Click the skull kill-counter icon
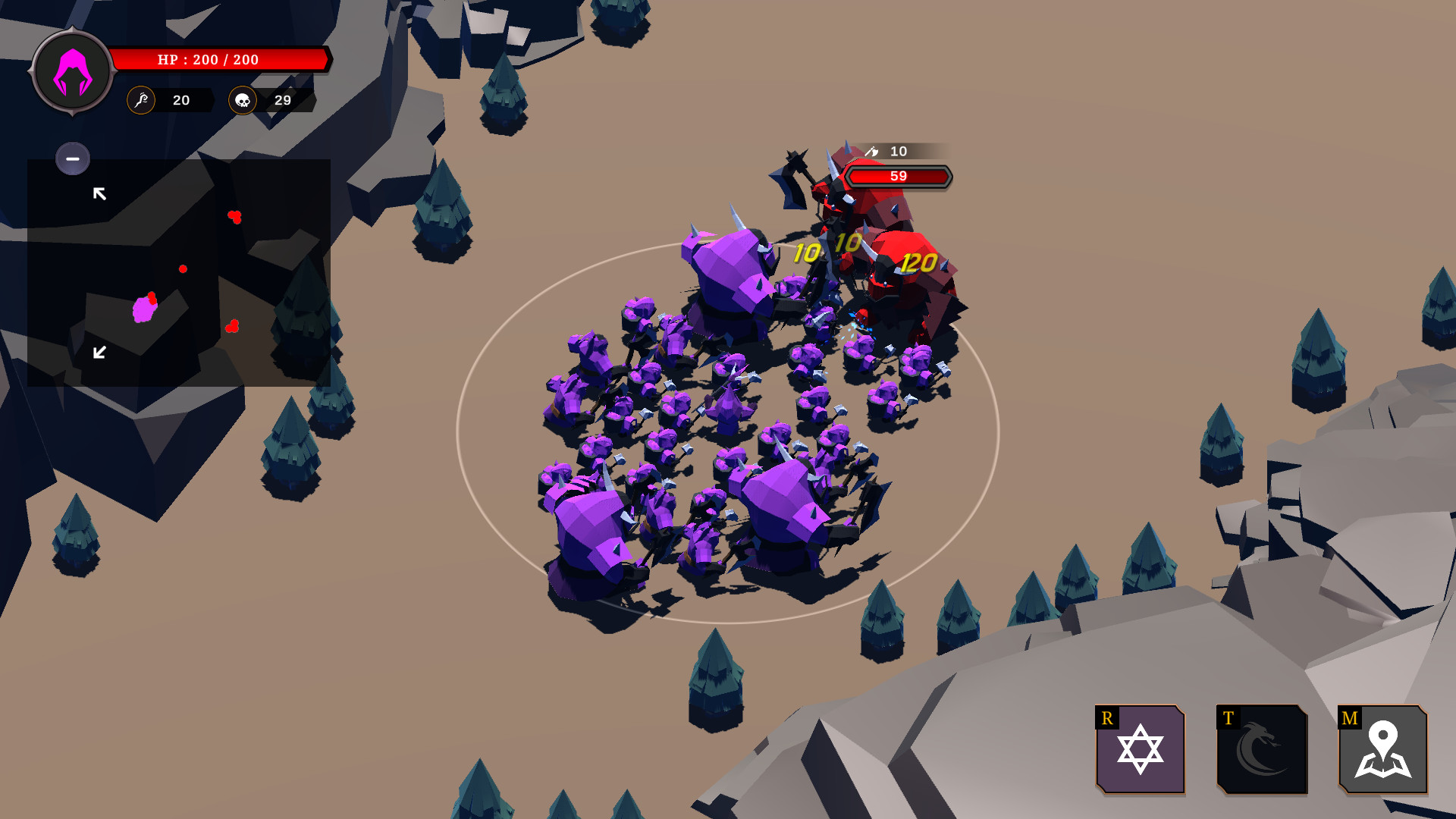This screenshot has width=1456, height=819. (x=243, y=99)
